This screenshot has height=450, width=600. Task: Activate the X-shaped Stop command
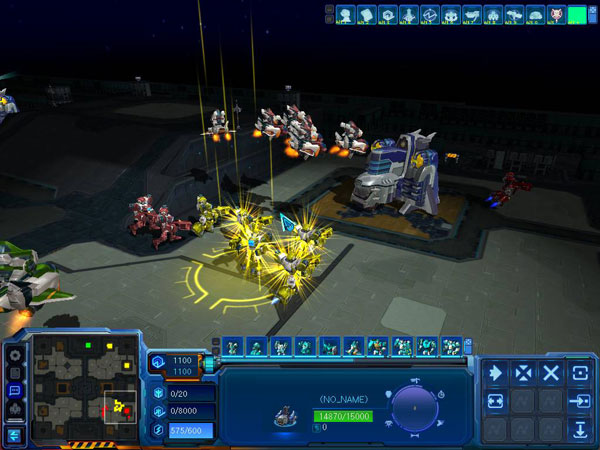pyautogui.click(x=551, y=373)
